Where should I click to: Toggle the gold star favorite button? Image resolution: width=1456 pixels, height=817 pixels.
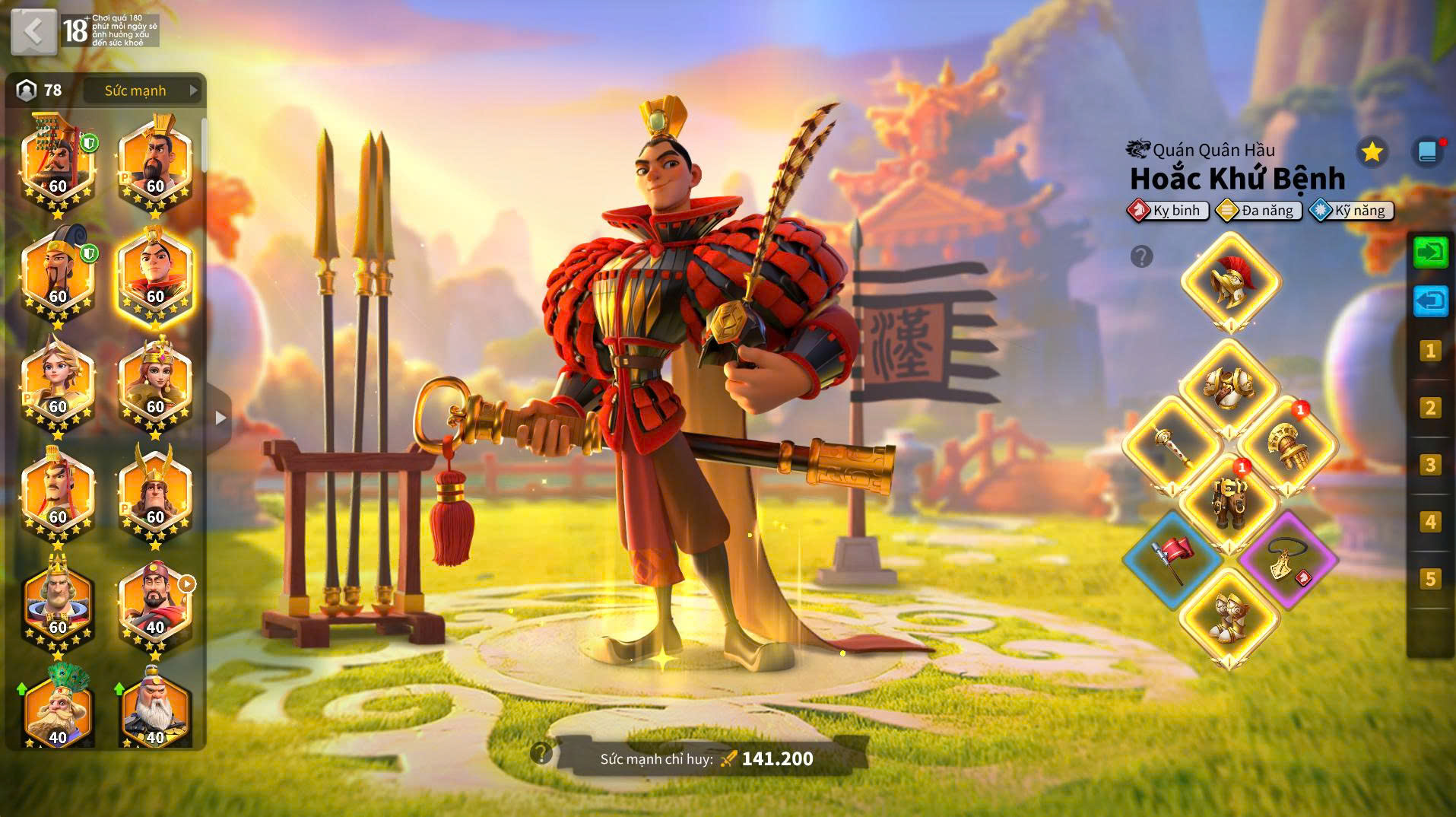[x=1372, y=152]
